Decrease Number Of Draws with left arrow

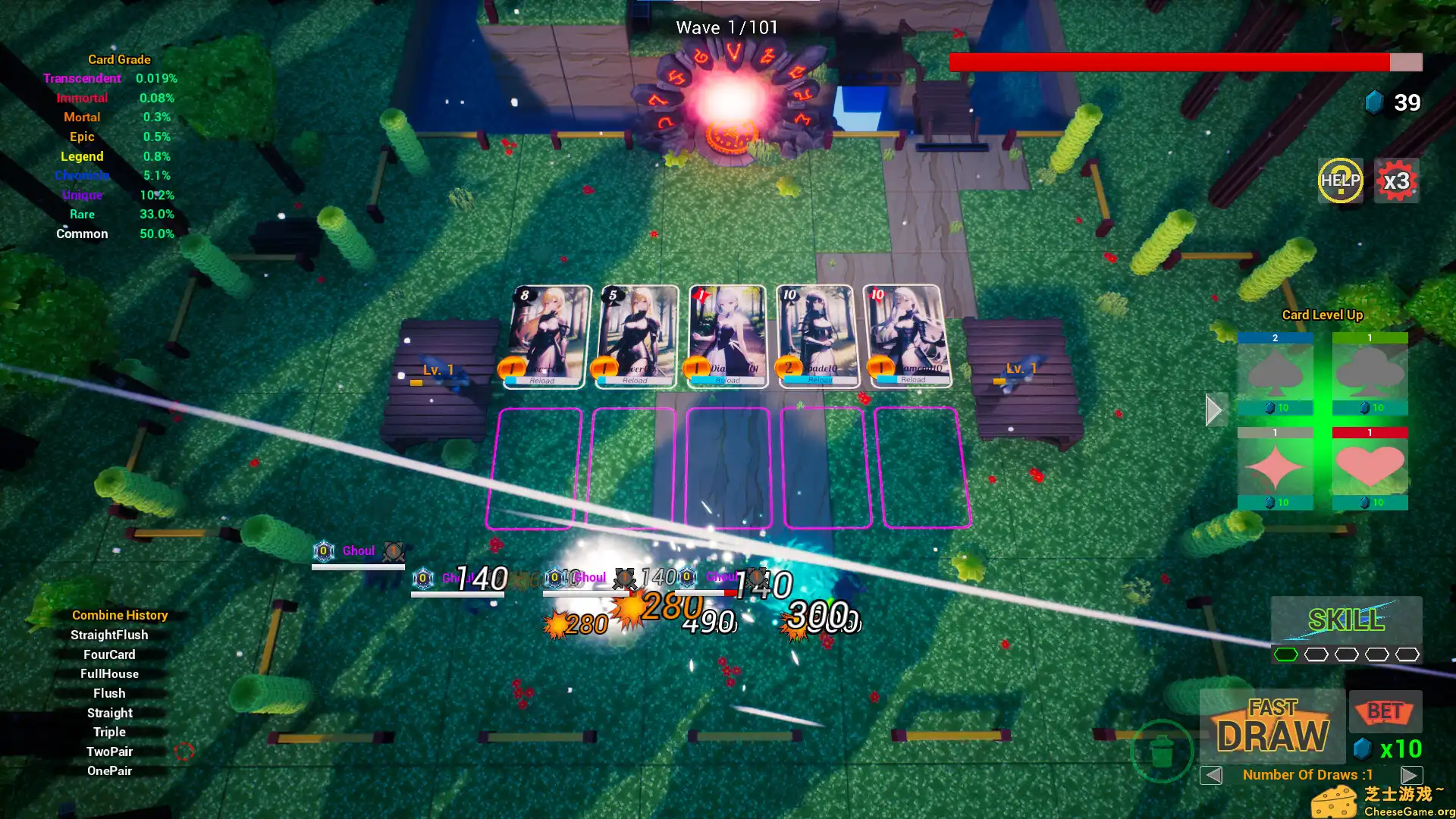[x=1211, y=775]
